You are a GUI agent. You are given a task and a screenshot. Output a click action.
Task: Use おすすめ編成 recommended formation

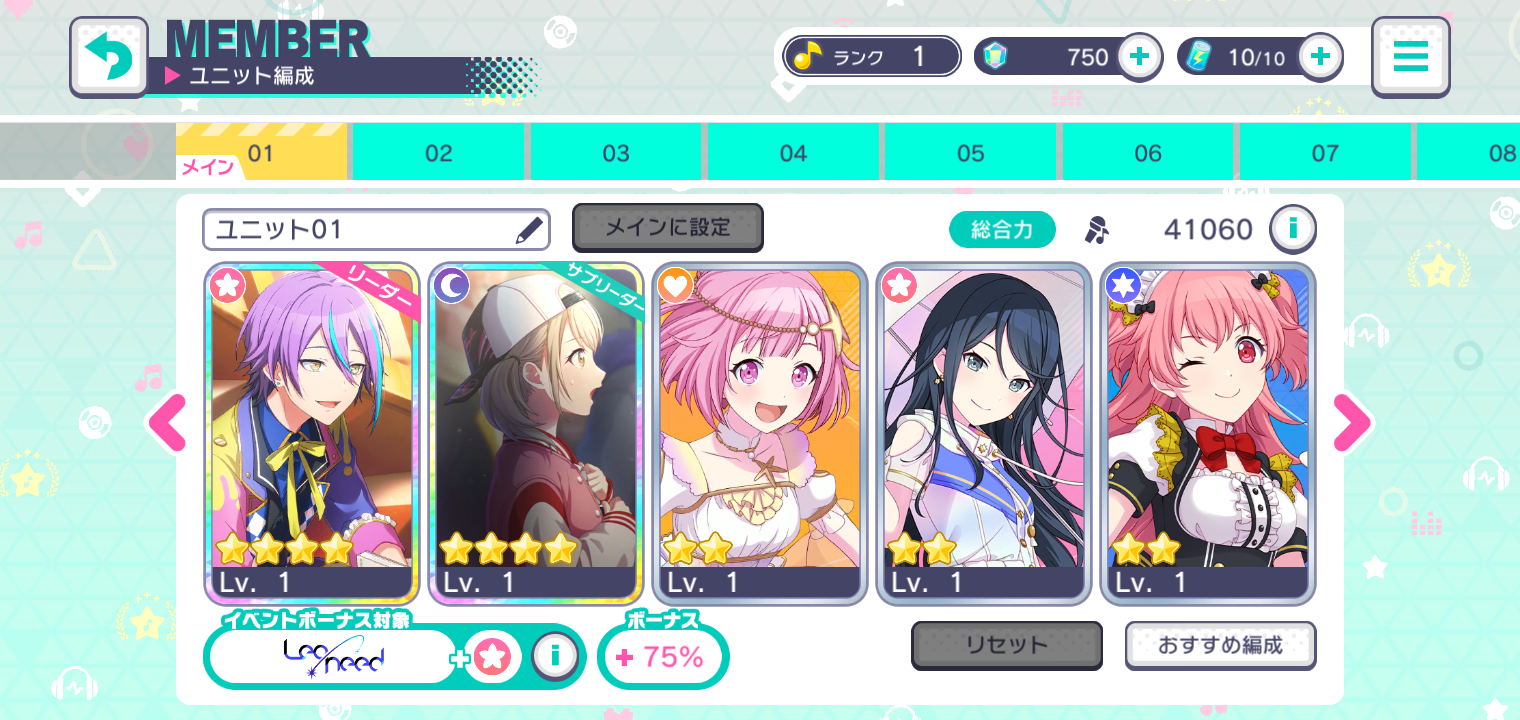pyautogui.click(x=1220, y=645)
